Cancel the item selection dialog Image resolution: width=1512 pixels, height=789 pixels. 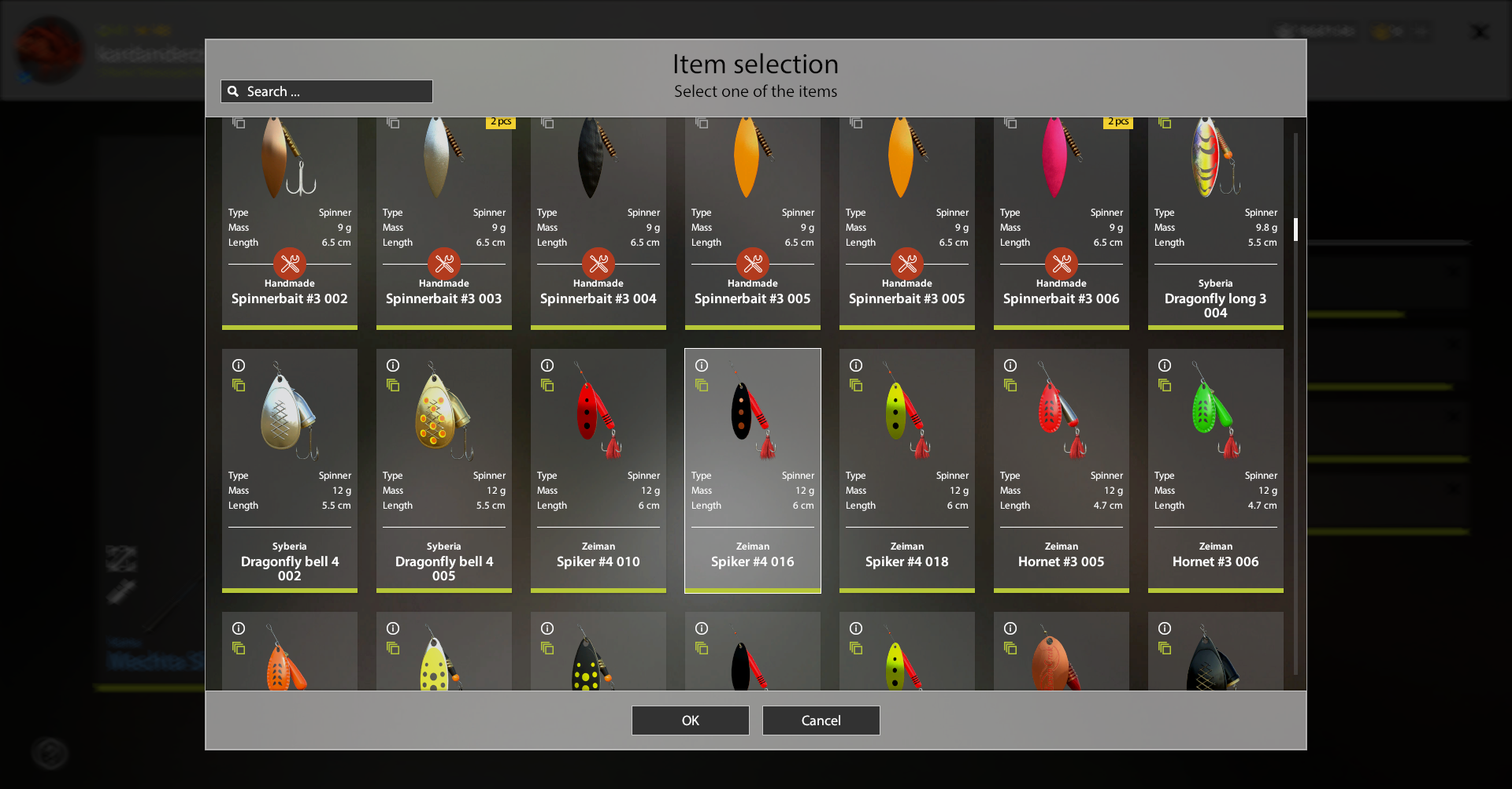(x=821, y=720)
